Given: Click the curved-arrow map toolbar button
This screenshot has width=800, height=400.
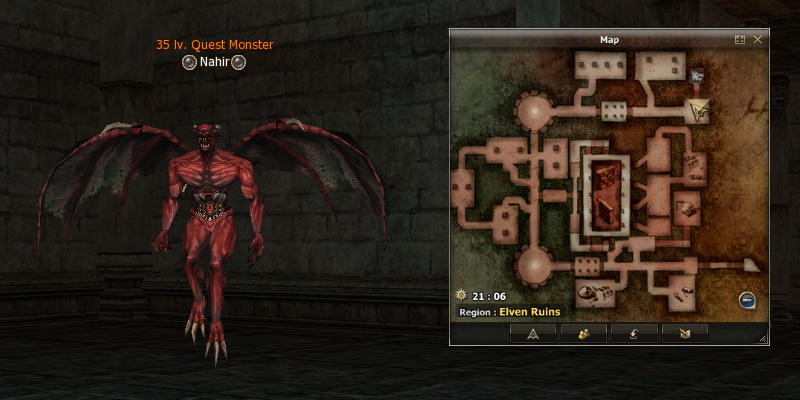Looking at the screenshot, I should tap(634, 334).
